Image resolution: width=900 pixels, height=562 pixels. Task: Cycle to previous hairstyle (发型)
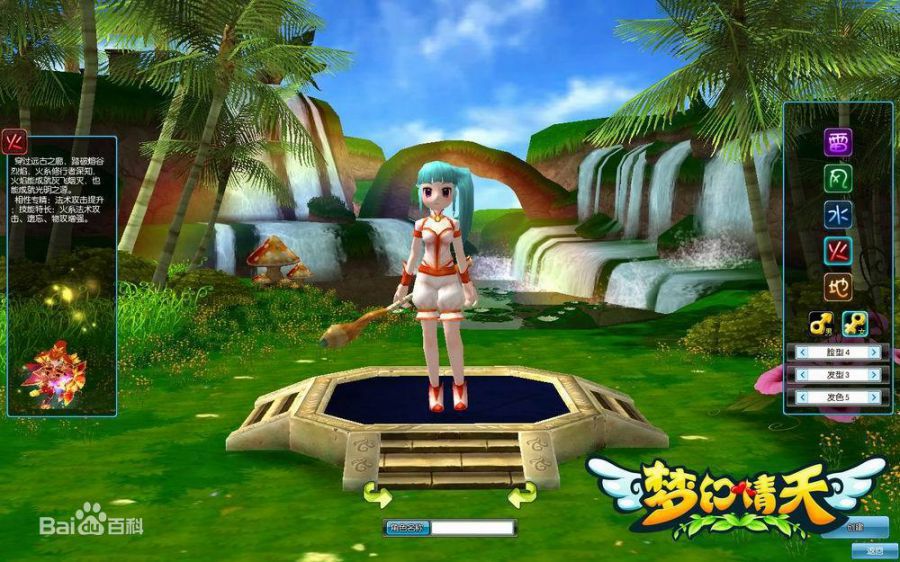802,374
